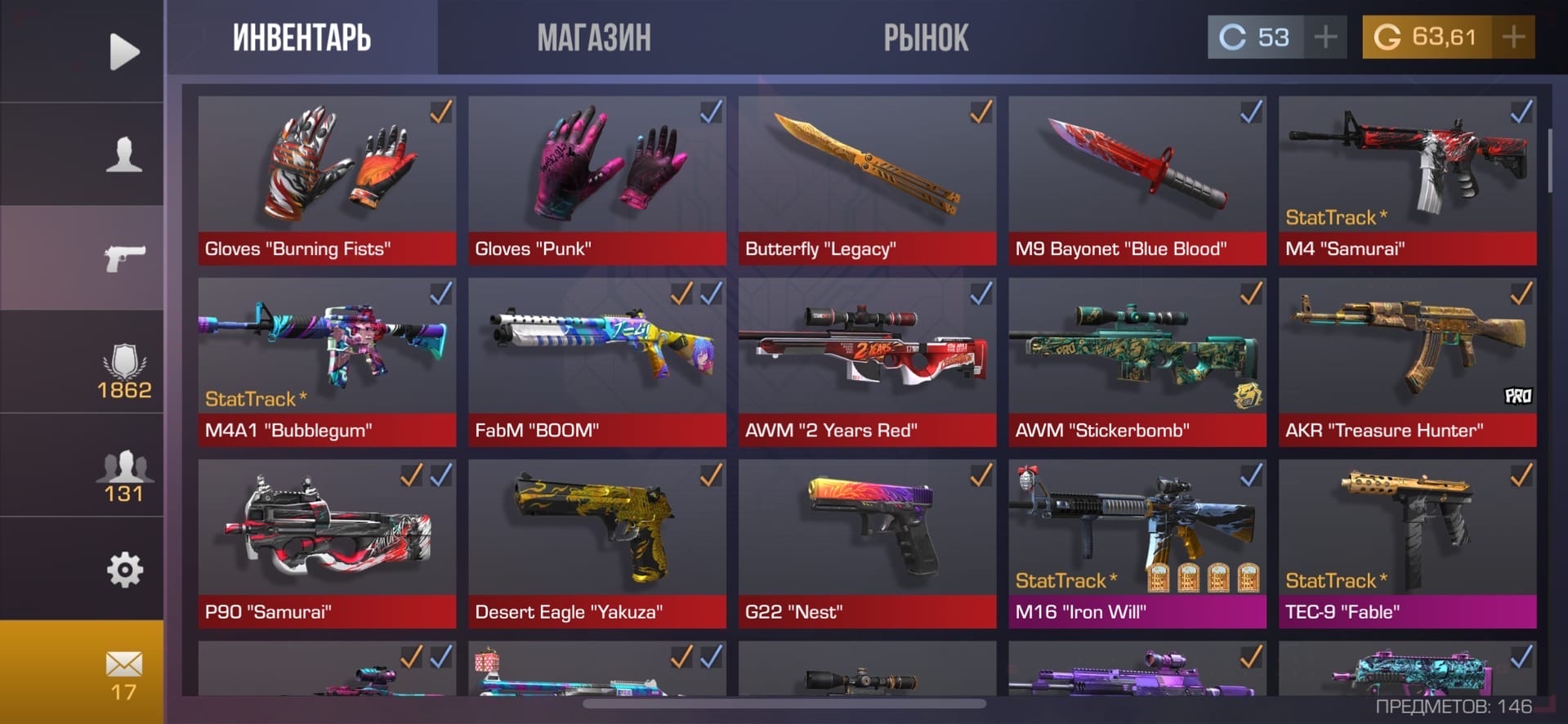This screenshot has width=1568, height=724.
Task: Open the player profile icon
Action: tap(124, 154)
